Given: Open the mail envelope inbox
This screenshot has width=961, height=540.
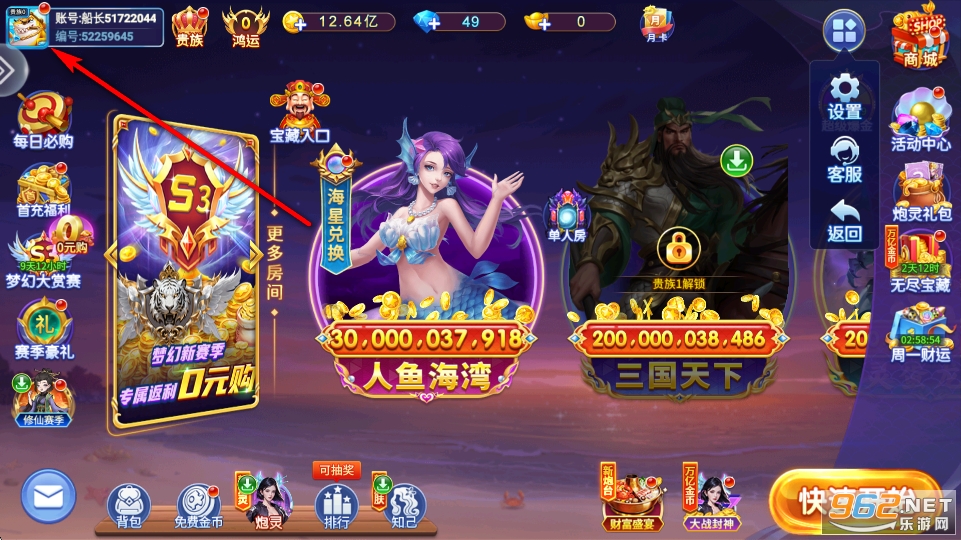Looking at the screenshot, I should [48, 497].
